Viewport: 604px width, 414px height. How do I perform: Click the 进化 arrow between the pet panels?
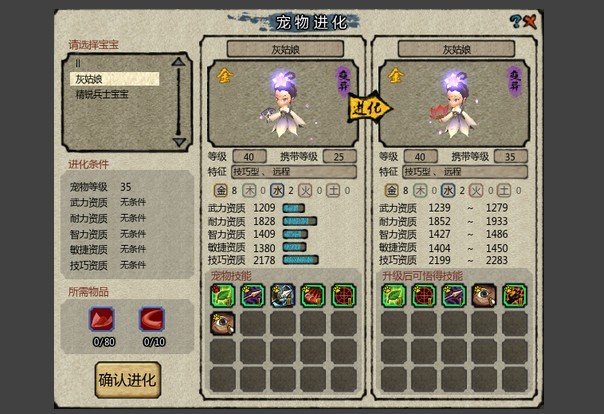point(368,106)
